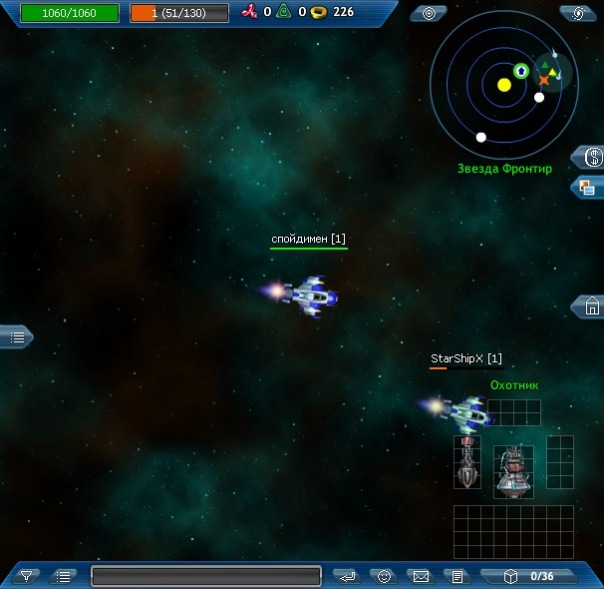Open the overlapping windows button
The height and width of the screenshot is (589, 604).
tap(590, 187)
